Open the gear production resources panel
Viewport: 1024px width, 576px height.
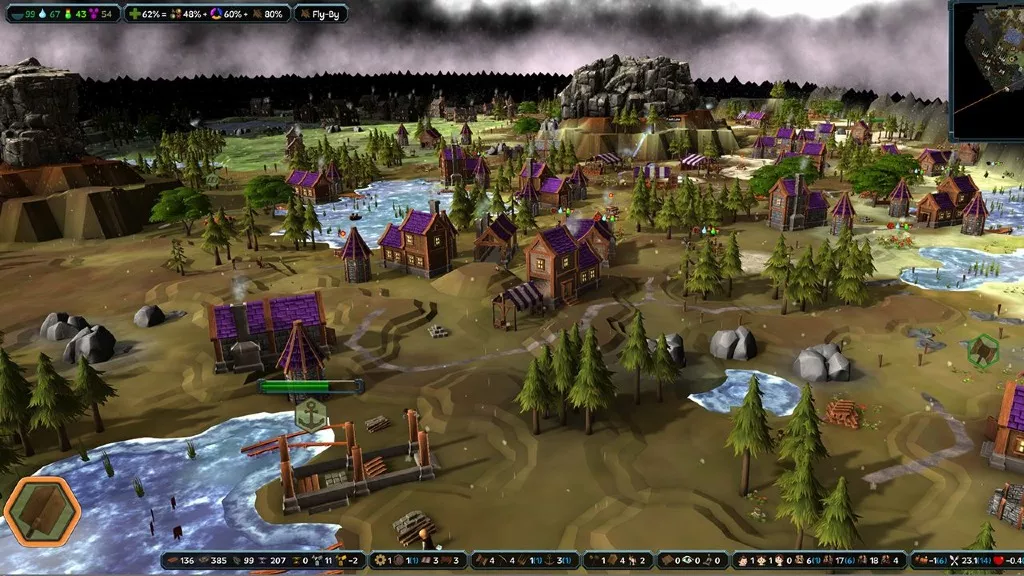pyautogui.click(x=415, y=561)
